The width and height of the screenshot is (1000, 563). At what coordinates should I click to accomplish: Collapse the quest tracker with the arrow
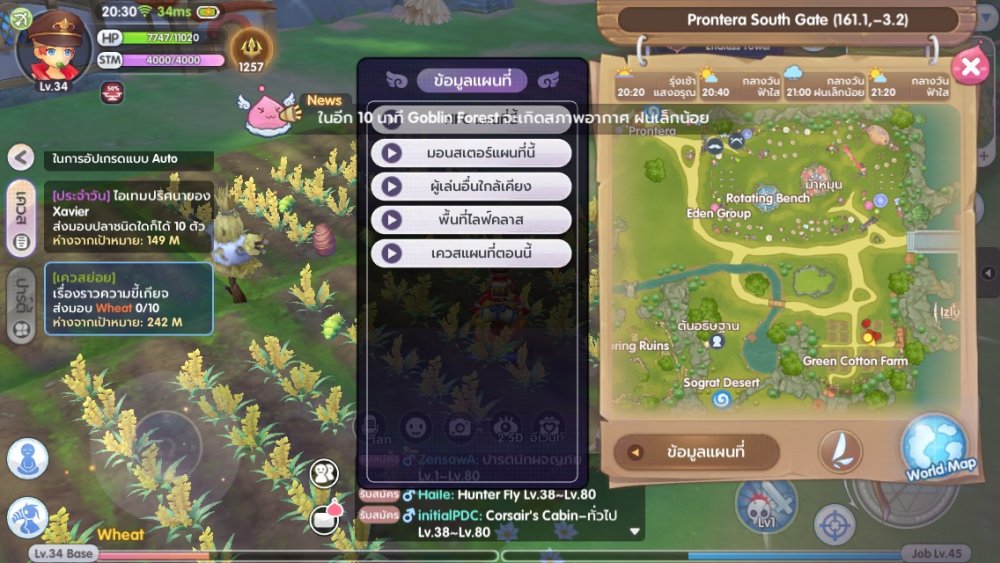[21, 157]
